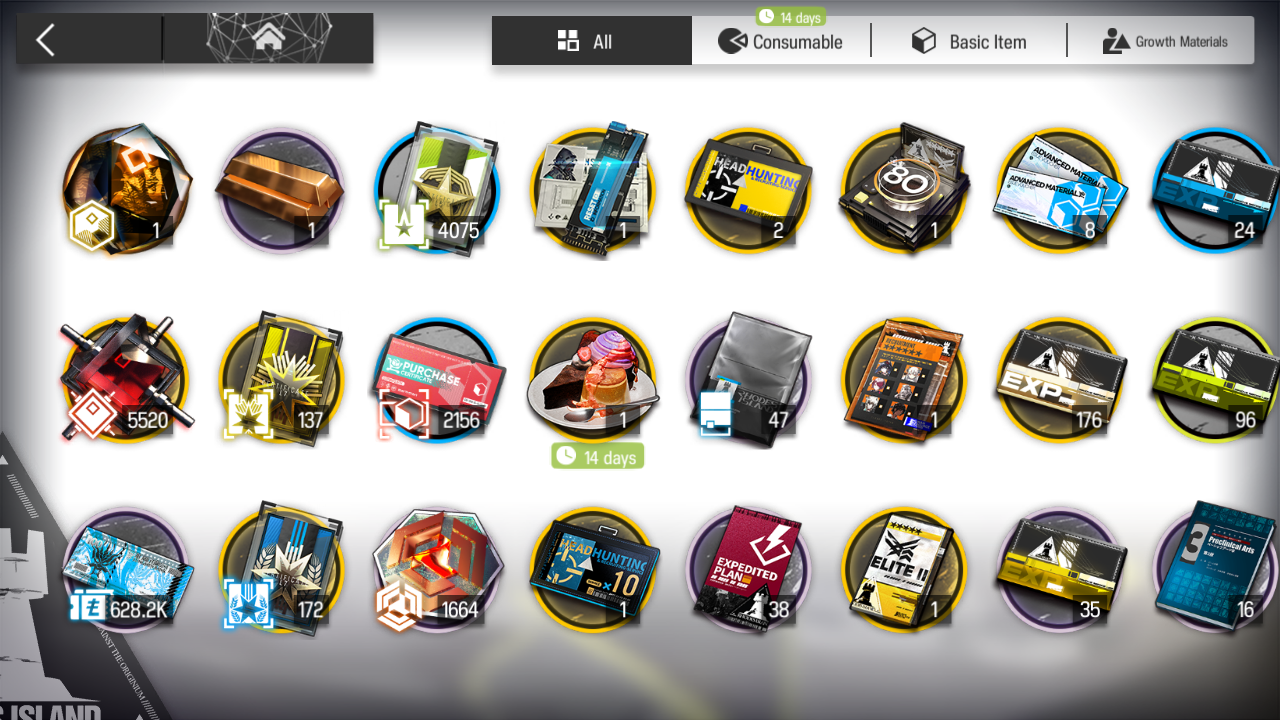Switch to the All tab

pyautogui.click(x=591, y=41)
